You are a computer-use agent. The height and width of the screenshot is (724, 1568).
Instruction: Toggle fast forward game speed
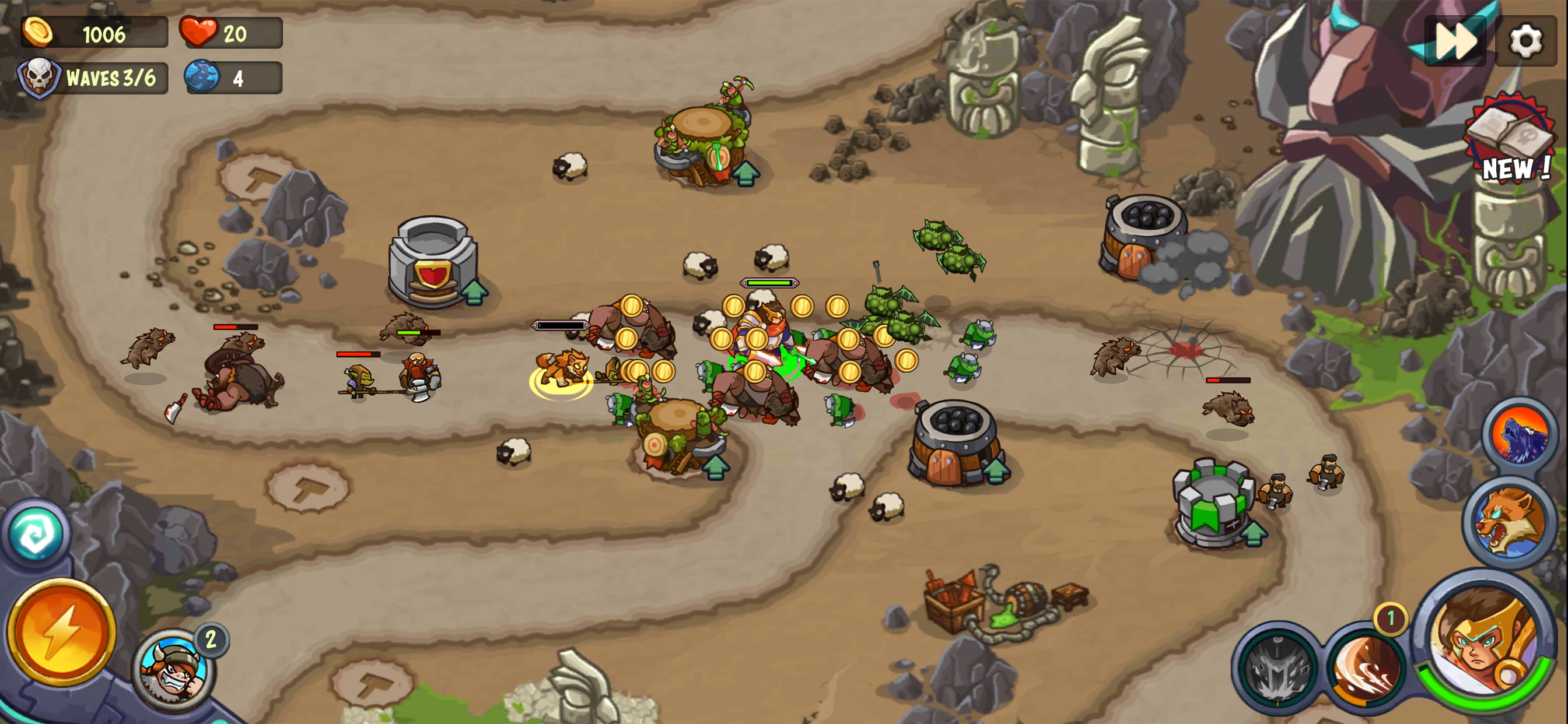pos(1455,41)
